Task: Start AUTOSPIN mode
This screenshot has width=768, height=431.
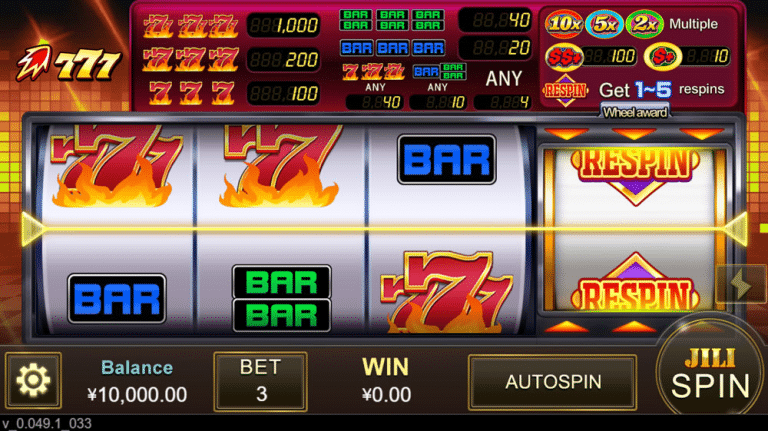Action: [553, 382]
